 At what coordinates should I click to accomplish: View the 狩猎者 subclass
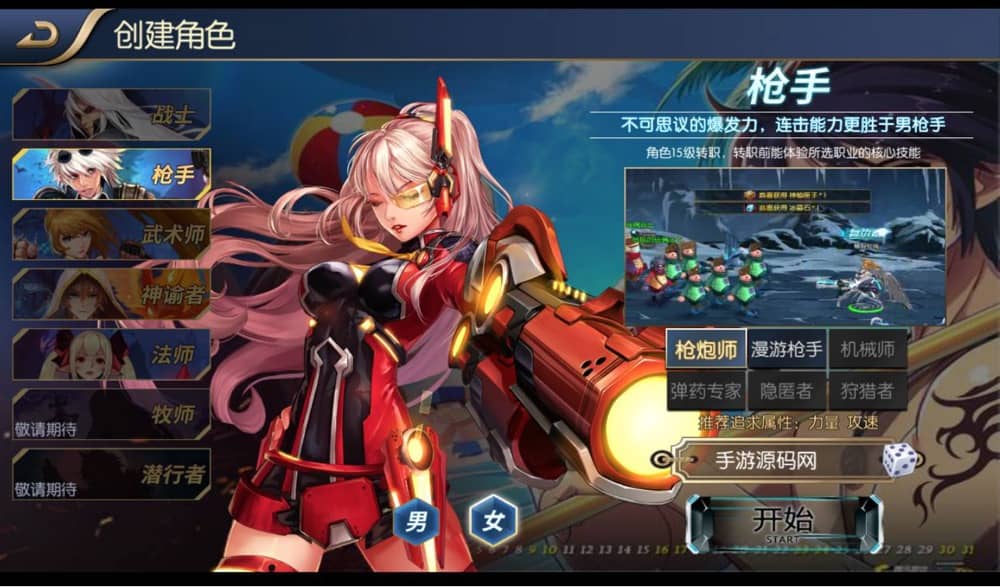click(867, 390)
